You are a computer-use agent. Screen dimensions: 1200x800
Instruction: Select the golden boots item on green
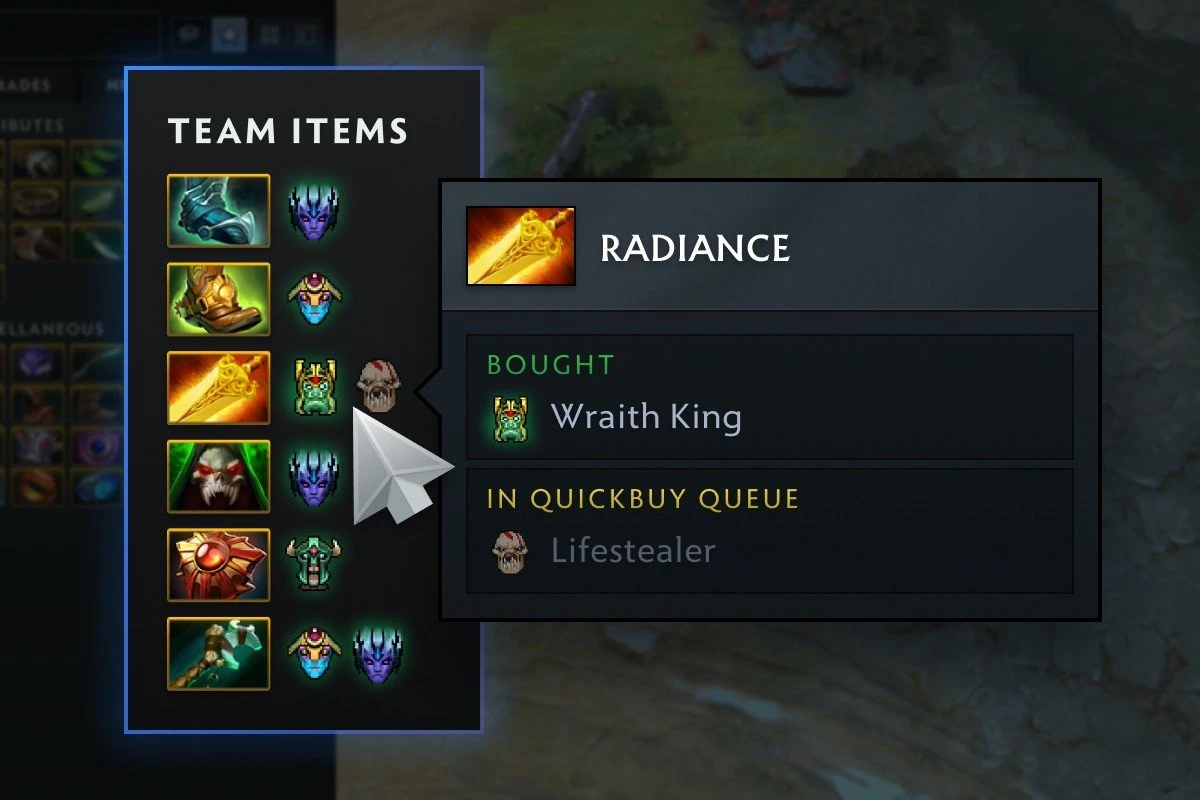tap(218, 299)
